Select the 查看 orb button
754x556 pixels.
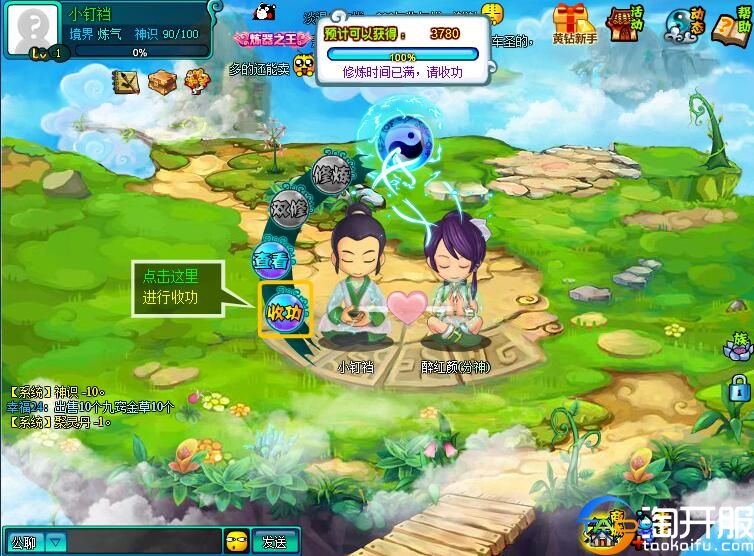coord(269,260)
